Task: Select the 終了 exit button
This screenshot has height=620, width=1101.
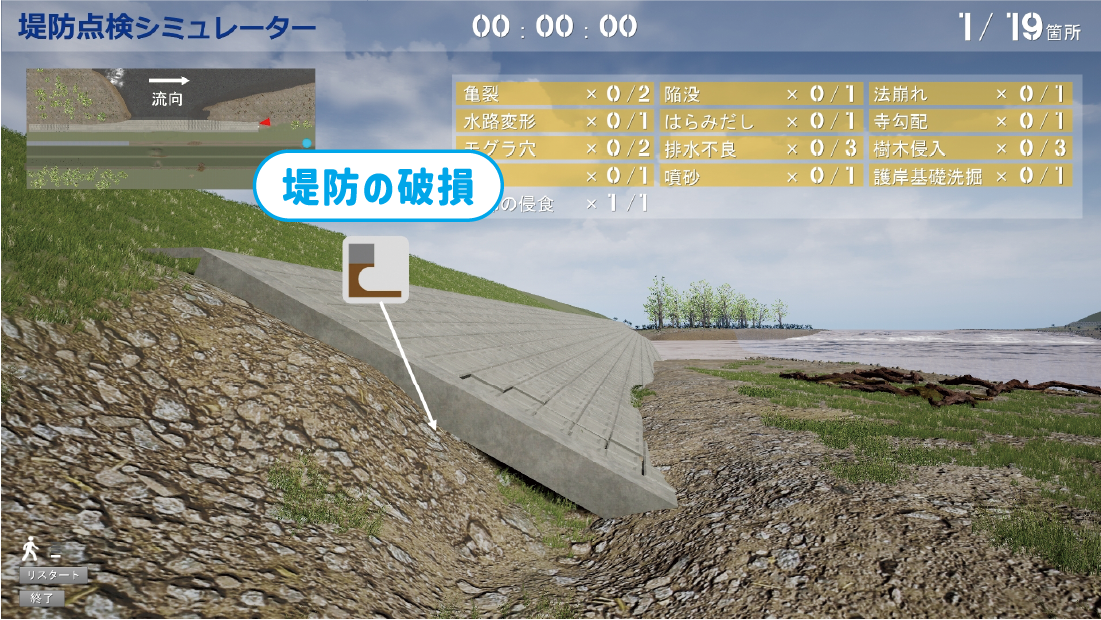Action: [42, 598]
